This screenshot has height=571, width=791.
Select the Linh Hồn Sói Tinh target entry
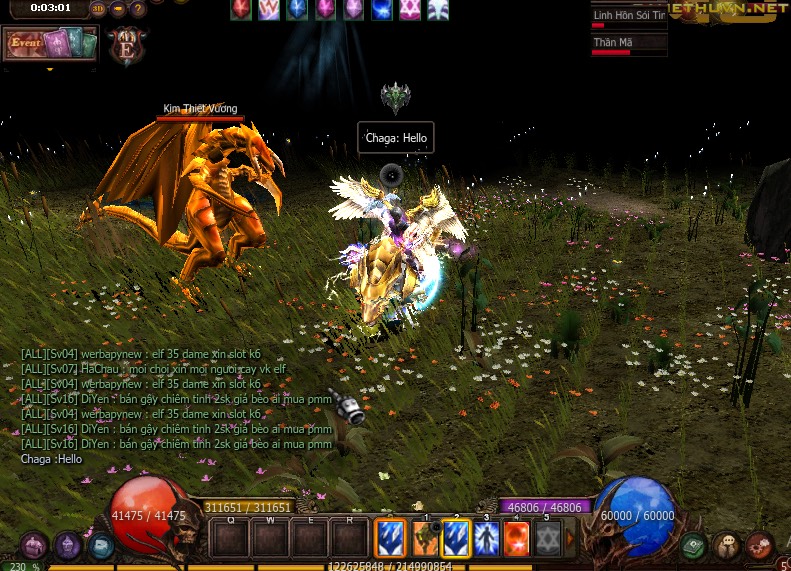coord(628,18)
